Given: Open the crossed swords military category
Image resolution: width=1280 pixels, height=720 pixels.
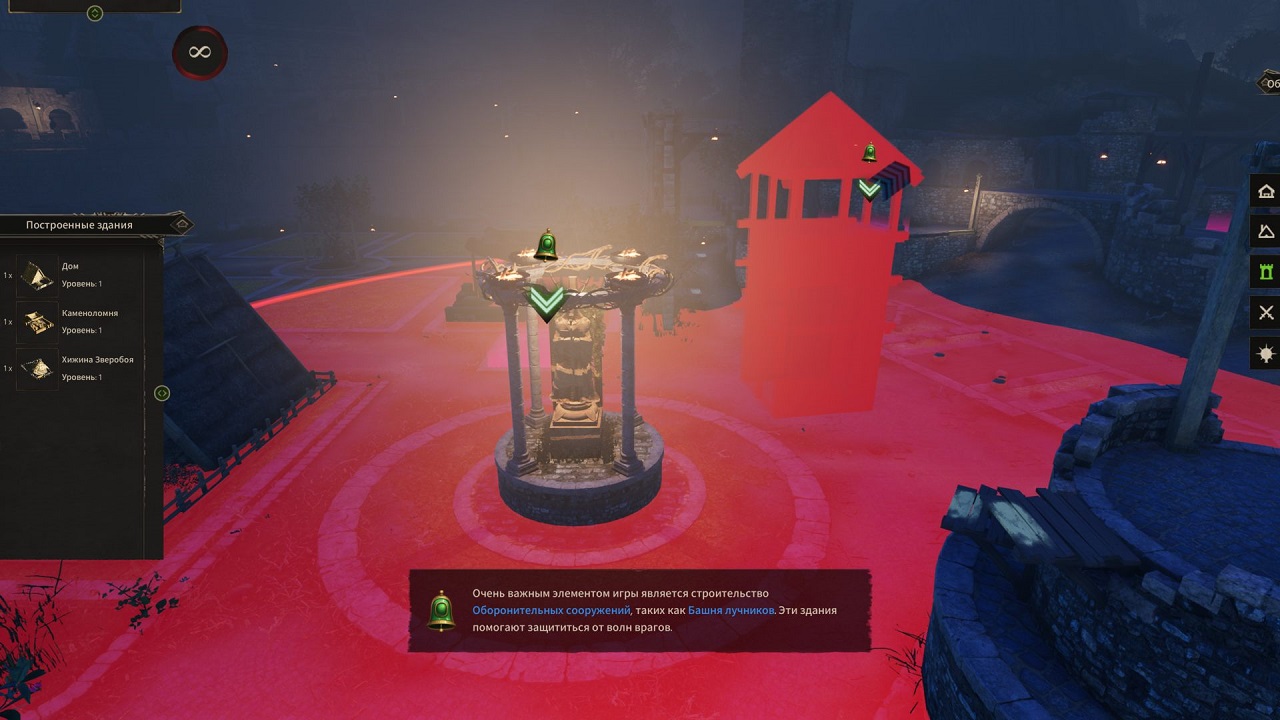Looking at the screenshot, I should click(x=1266, y=313).
